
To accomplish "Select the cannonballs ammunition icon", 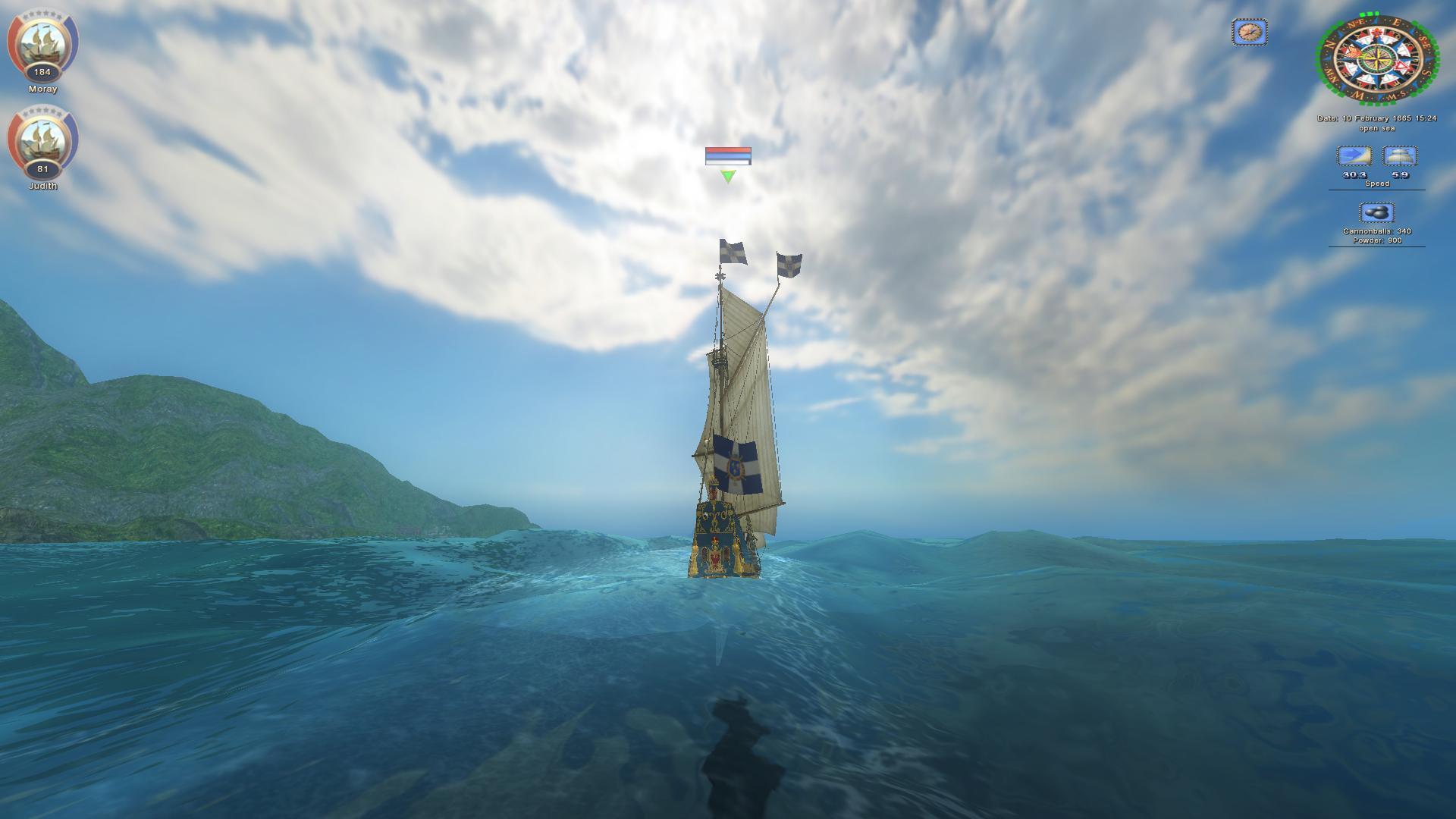I will pos(1376,212).
